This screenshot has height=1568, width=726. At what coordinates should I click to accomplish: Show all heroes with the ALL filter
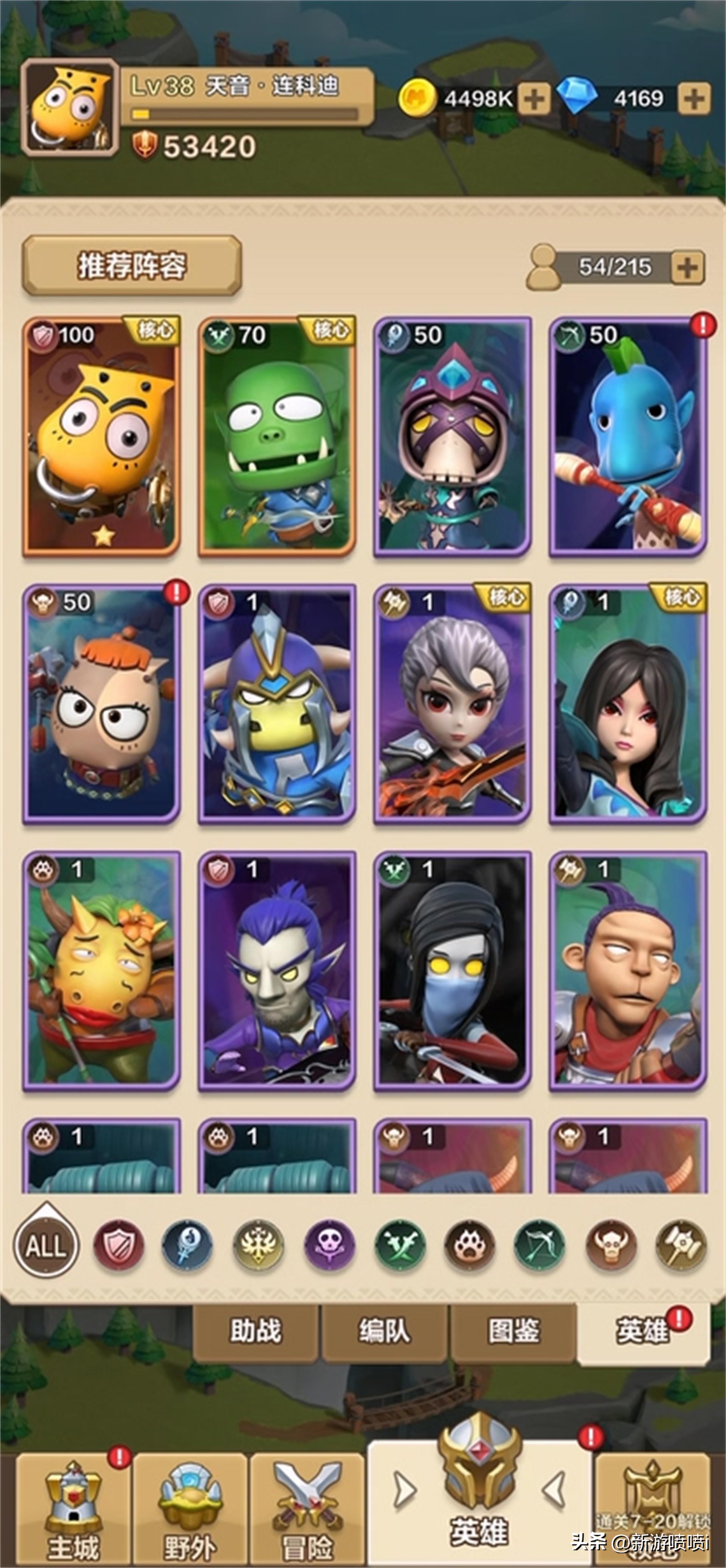(46, 1246)
